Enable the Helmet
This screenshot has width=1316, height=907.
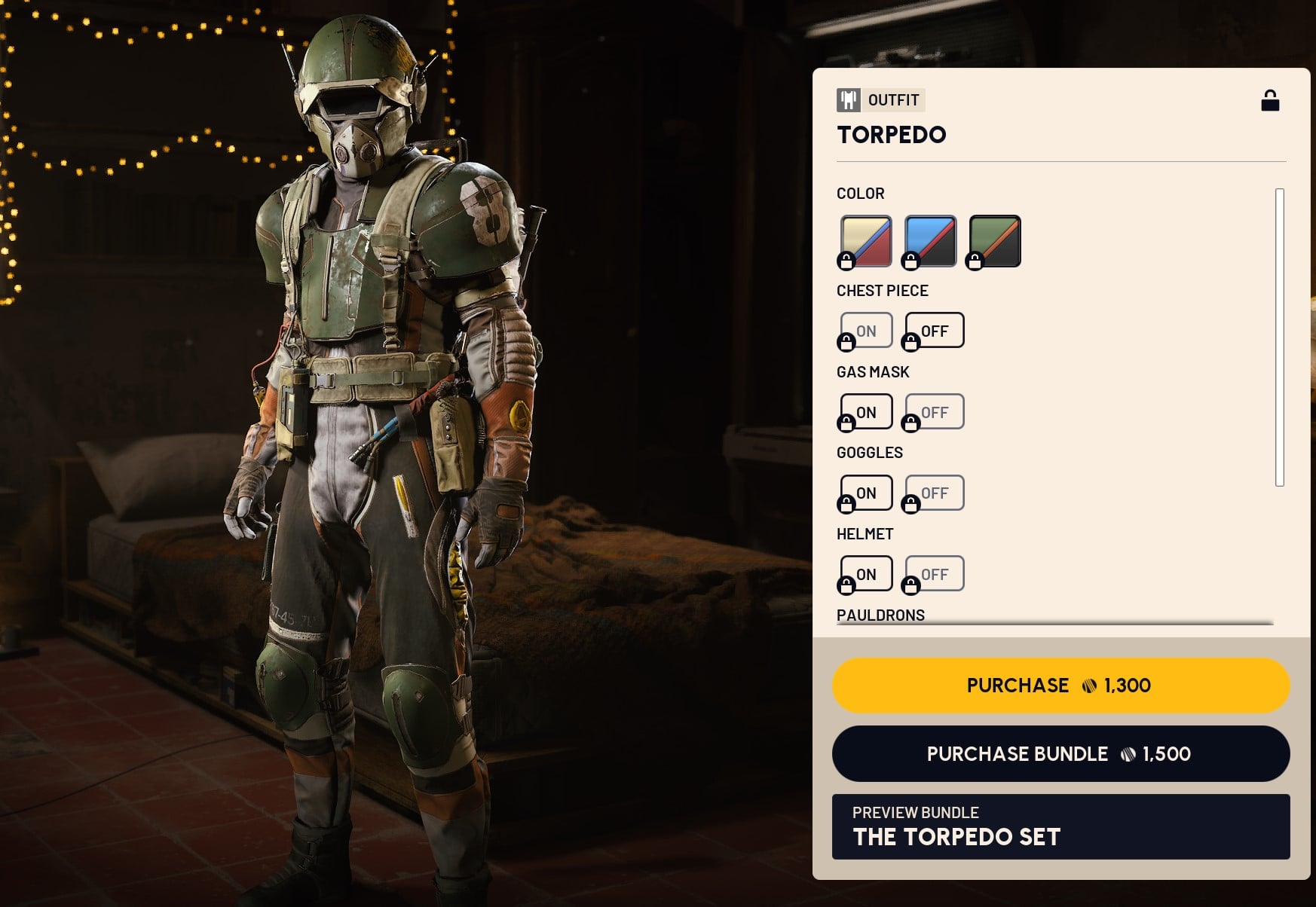(865, 573)
